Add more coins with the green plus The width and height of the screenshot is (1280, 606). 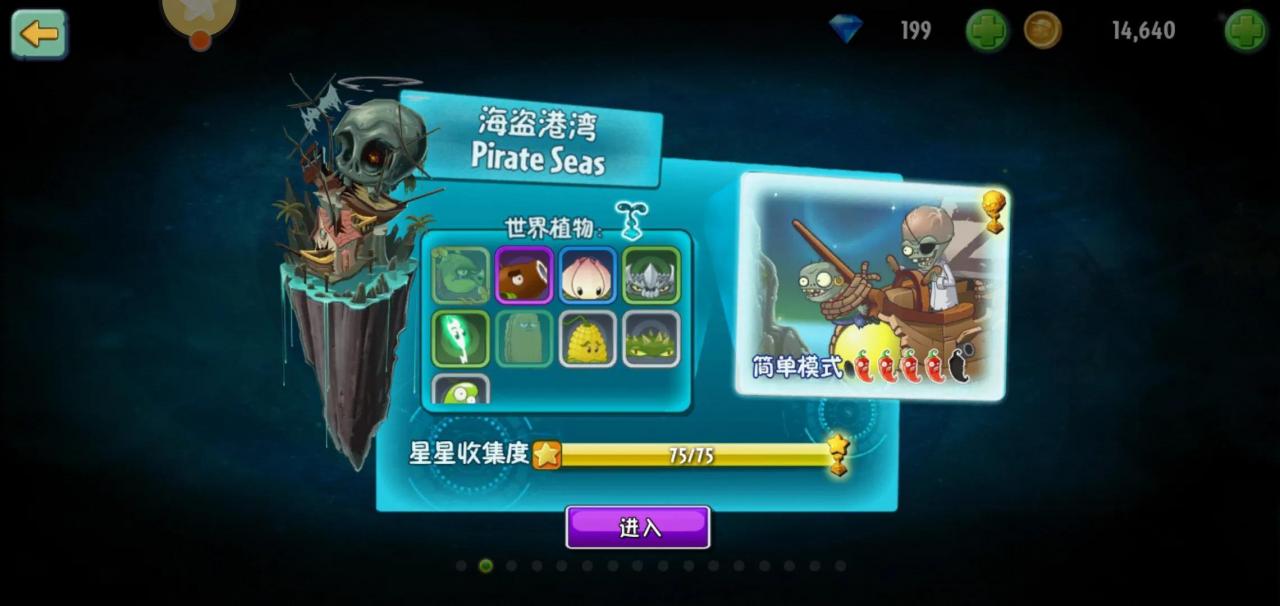point(1246,31)
